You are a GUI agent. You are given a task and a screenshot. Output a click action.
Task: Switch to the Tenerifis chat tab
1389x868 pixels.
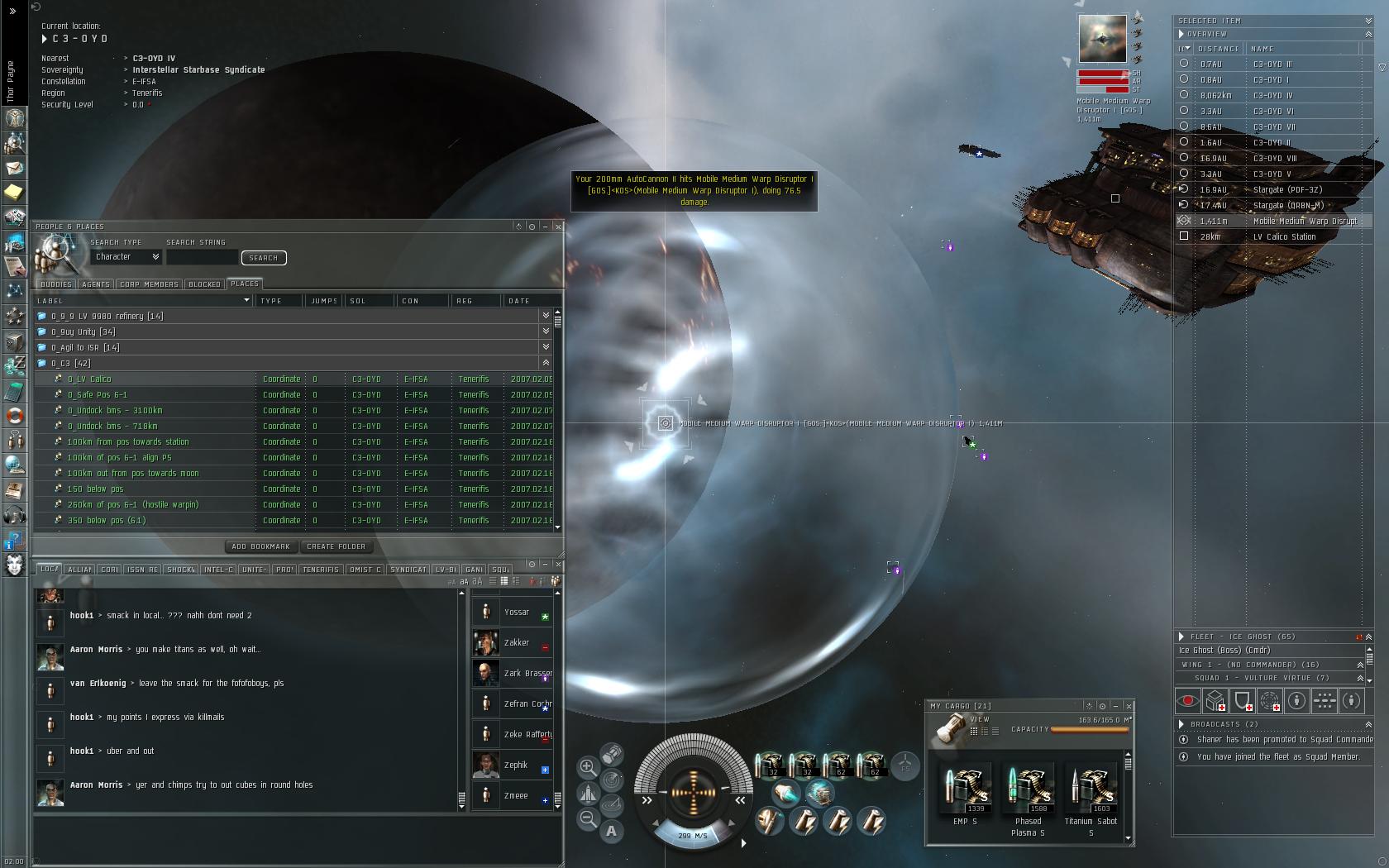tap(321, 570)
